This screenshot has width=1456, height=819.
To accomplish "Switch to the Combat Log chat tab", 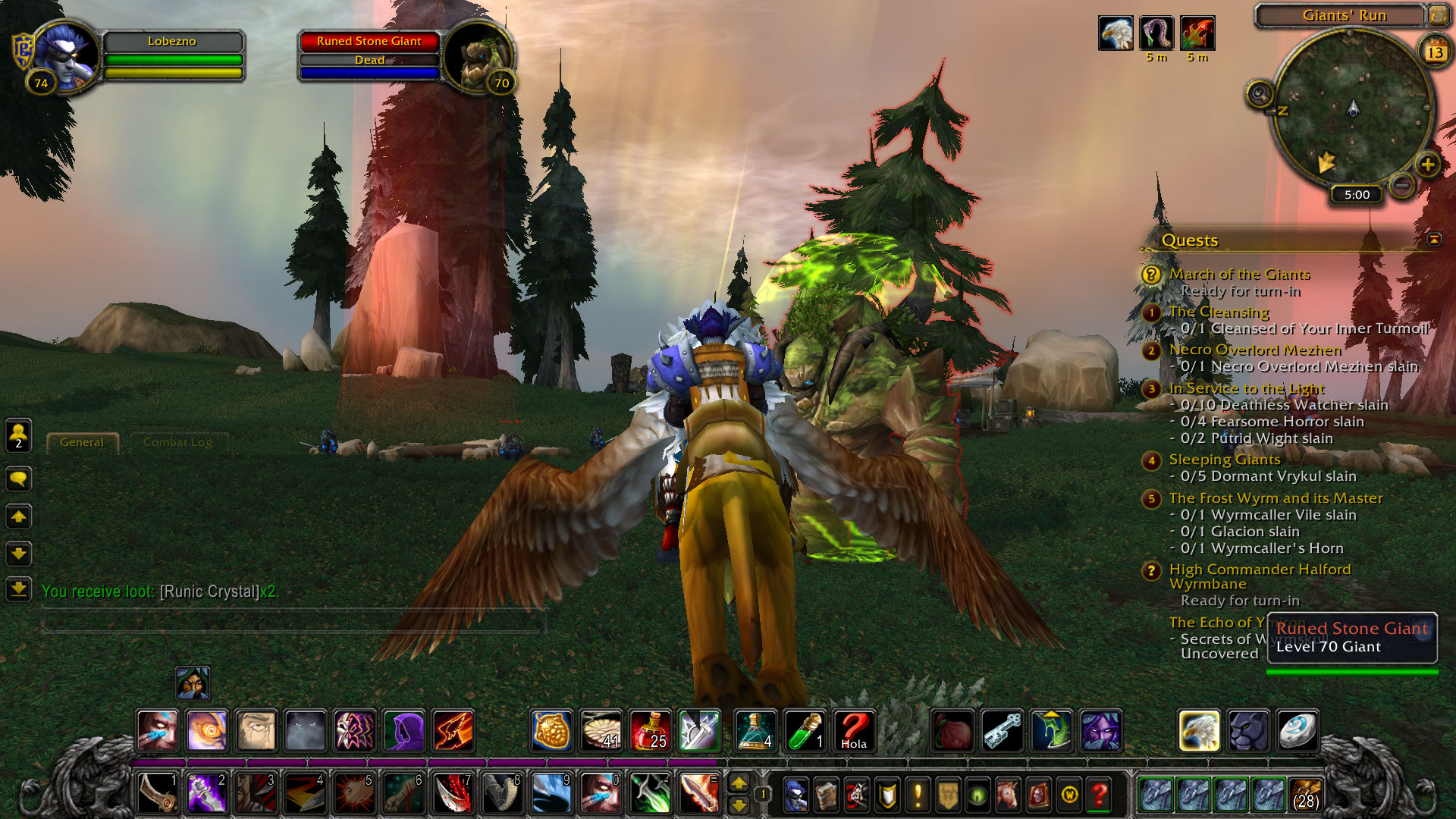I will pos(177,442).
